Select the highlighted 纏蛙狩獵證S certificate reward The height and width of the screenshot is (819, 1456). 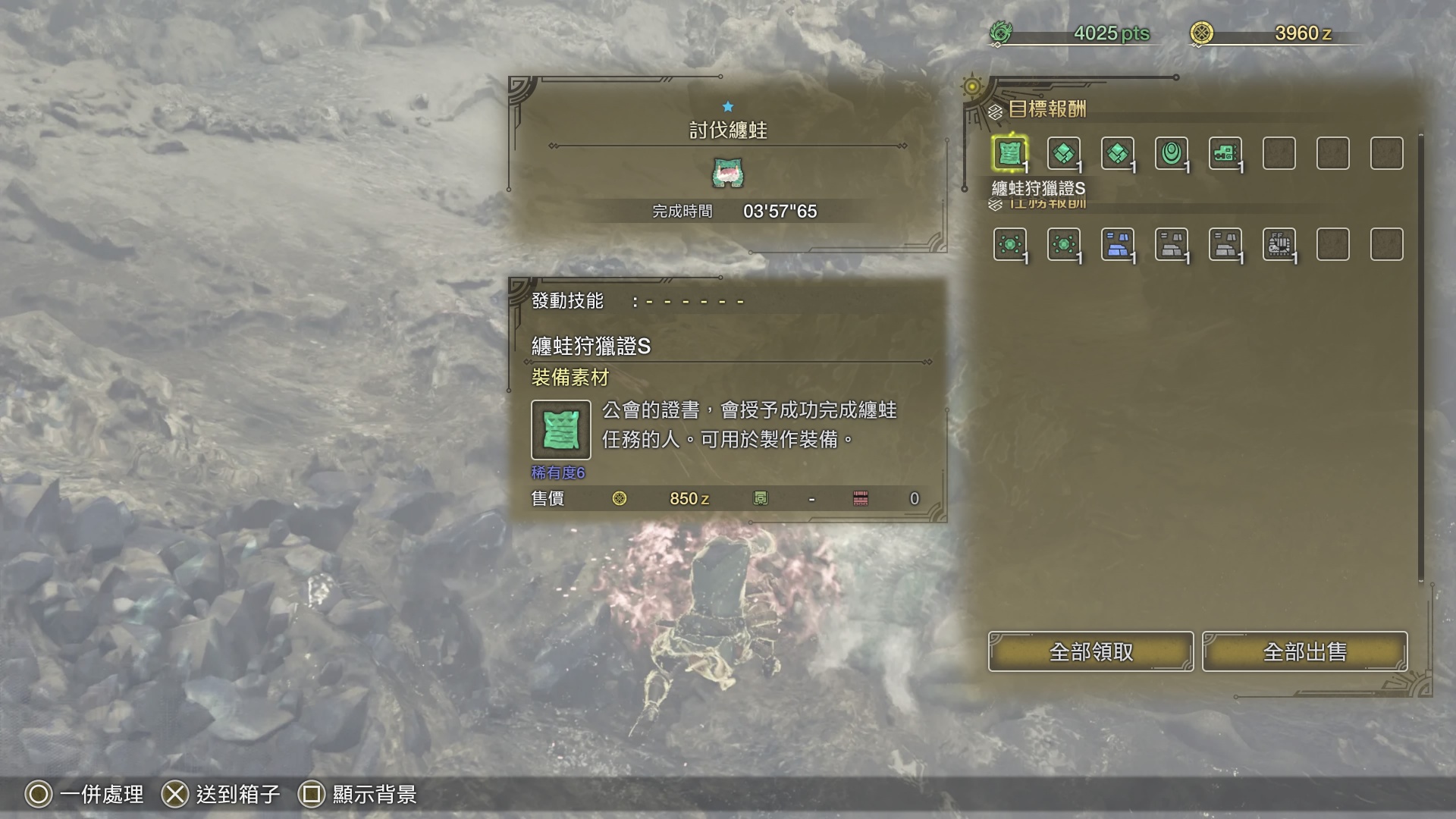[x=1009, y=153]
